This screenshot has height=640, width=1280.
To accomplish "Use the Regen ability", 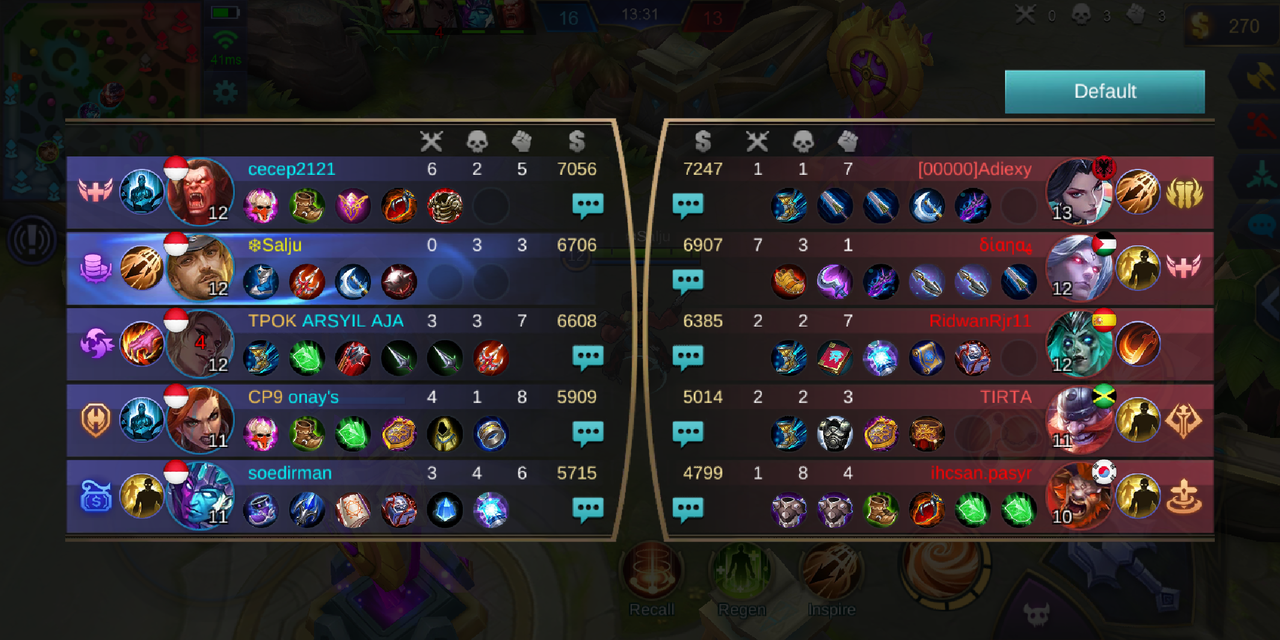I will point(741,572).
